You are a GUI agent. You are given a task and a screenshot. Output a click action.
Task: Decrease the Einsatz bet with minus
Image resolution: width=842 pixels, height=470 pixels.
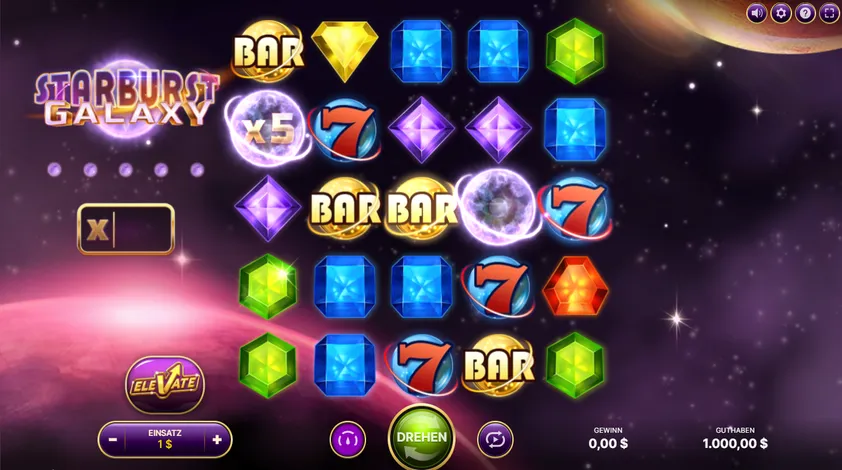click(x=113, y=439)
